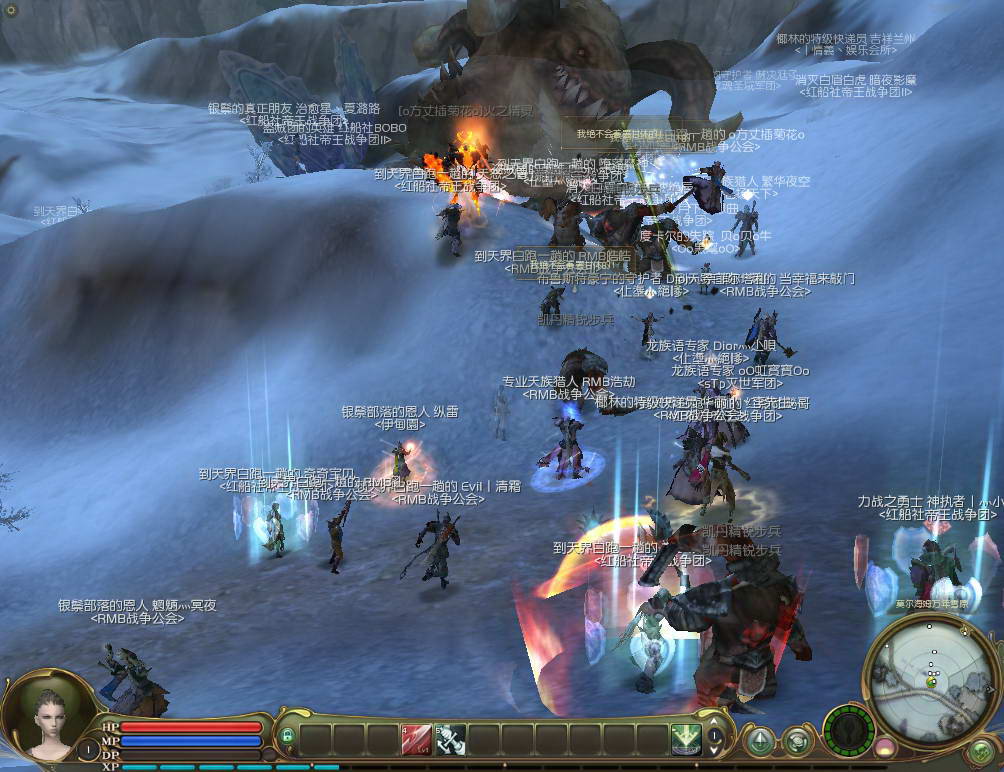The width and height of the screenshot is (1004, 772).
Task: Activate the red slash skill
Action: point(415,740)
